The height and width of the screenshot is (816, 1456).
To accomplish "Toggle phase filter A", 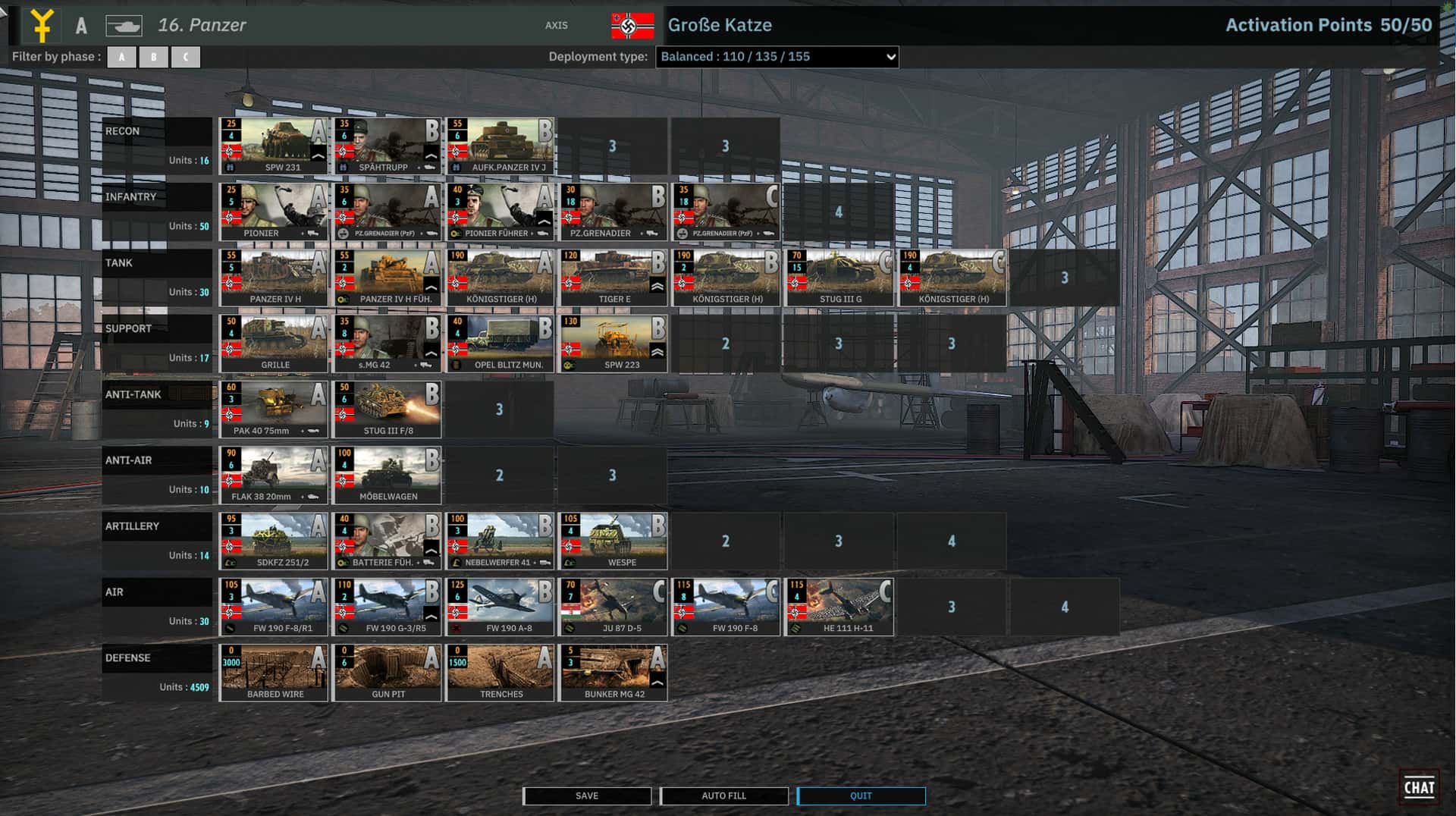I will pyautogui.click(x=121, y=56).
